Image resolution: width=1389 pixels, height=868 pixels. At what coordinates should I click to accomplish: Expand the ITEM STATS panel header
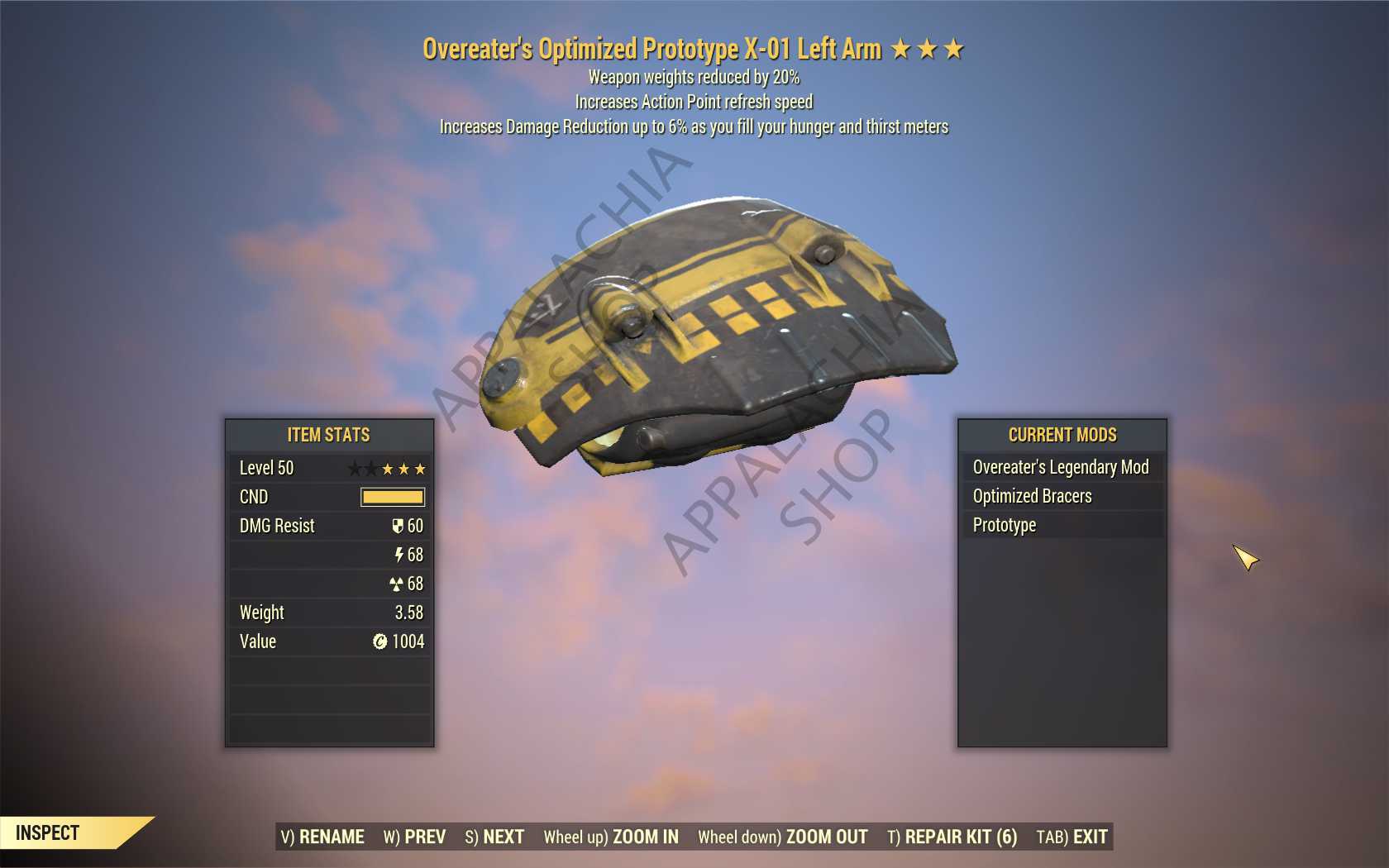329,435
